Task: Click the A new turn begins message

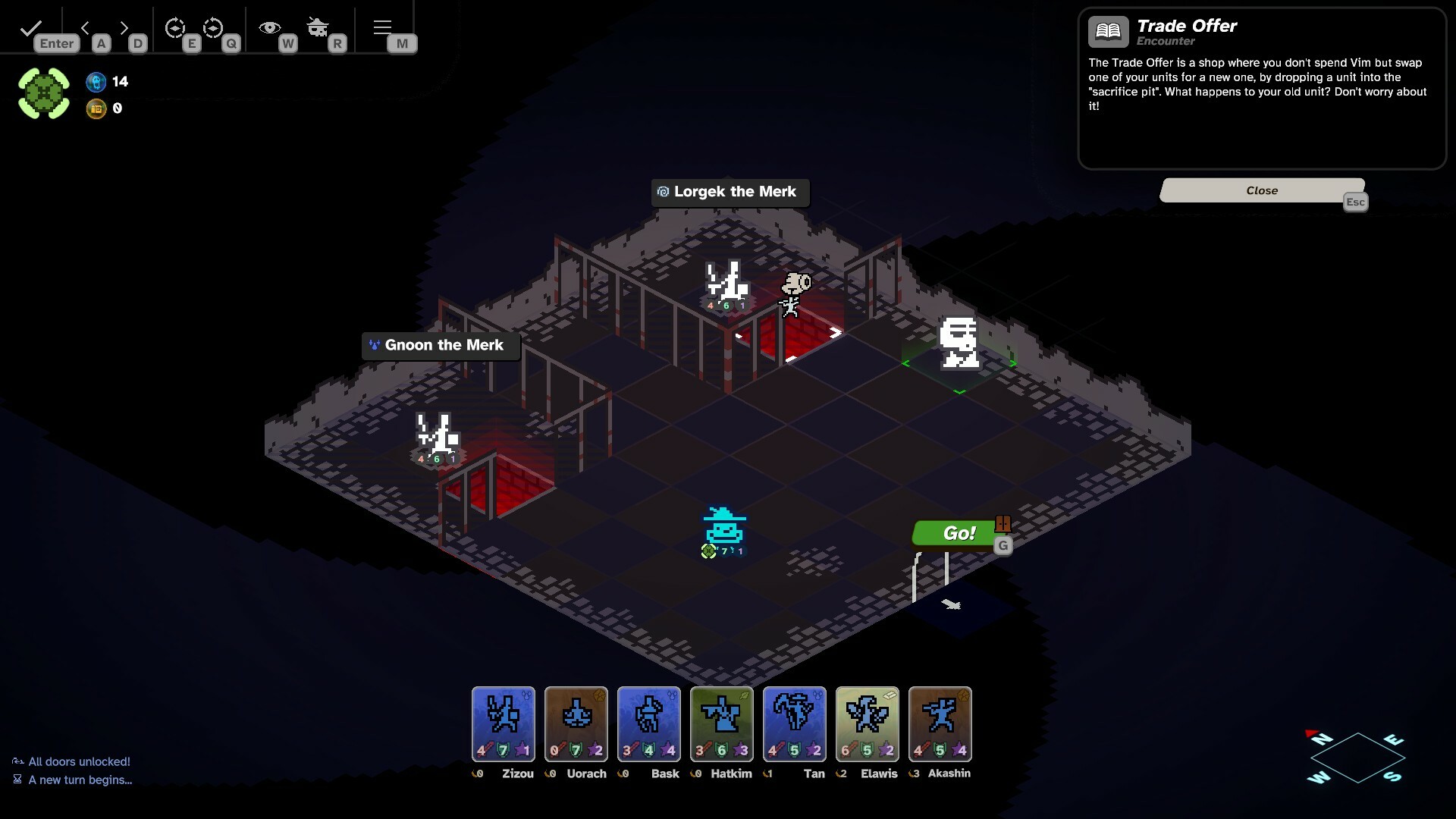Action: click(78, 780)
